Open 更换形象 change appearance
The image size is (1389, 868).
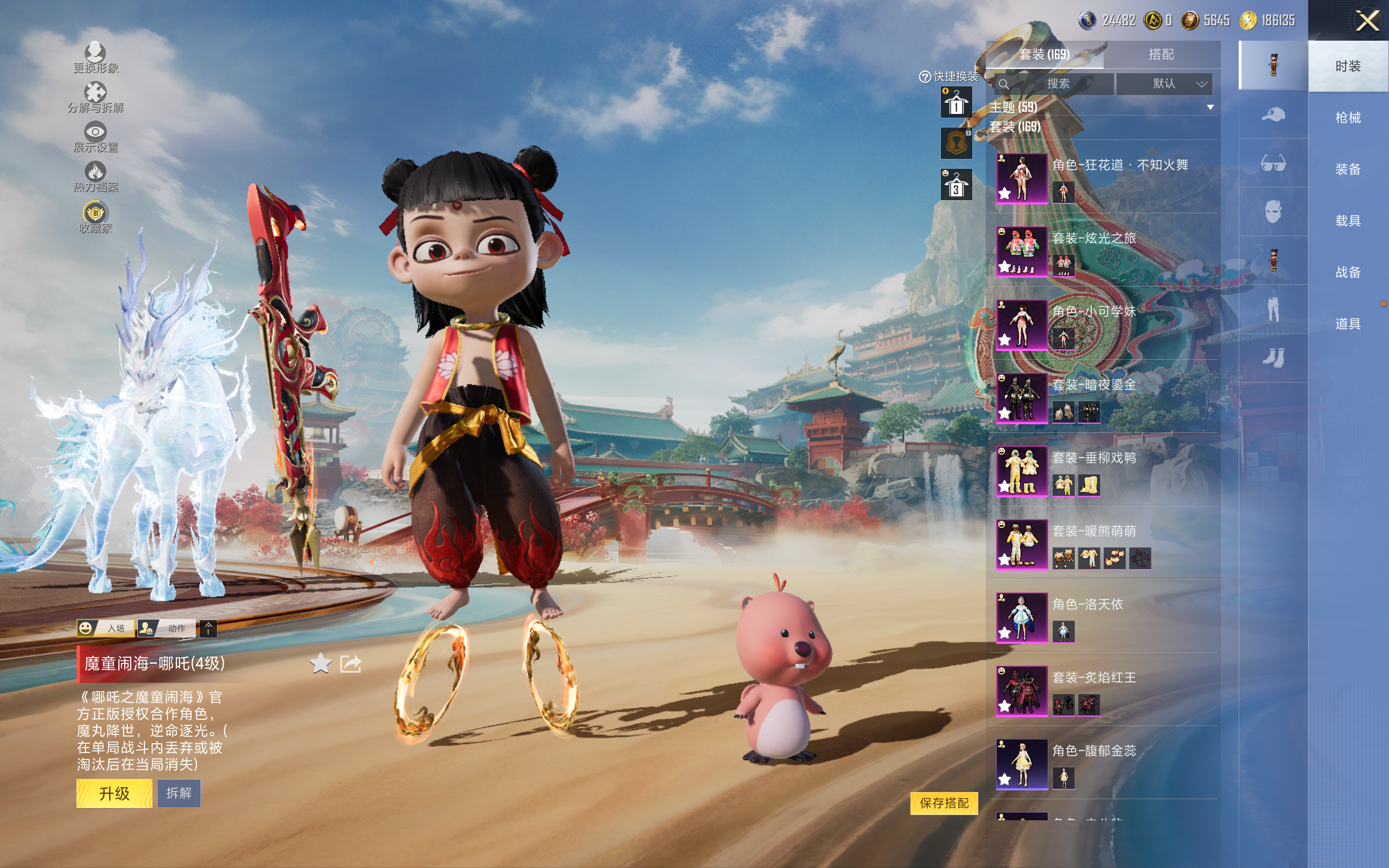(x=95, y=58)
